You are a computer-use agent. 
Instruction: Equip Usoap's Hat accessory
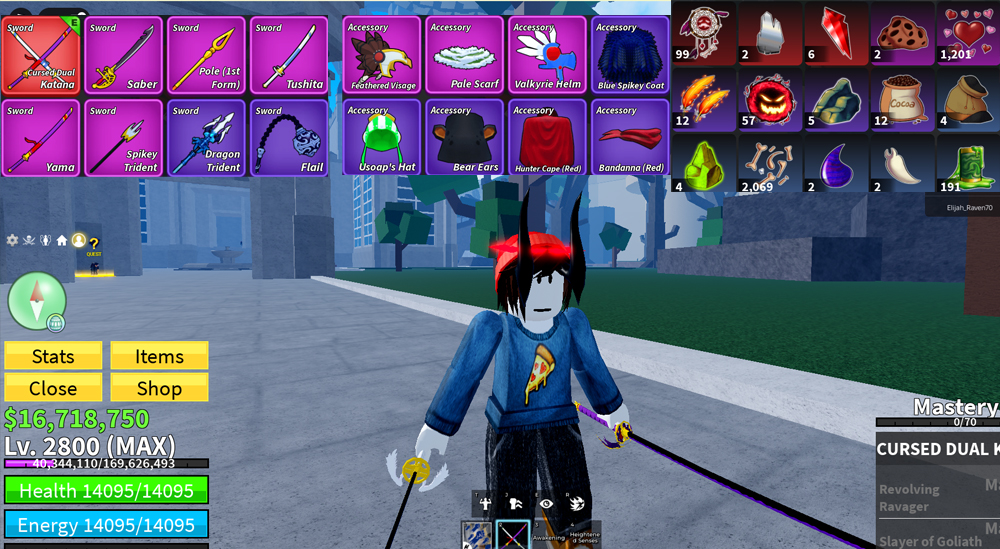tap(383, 138)
